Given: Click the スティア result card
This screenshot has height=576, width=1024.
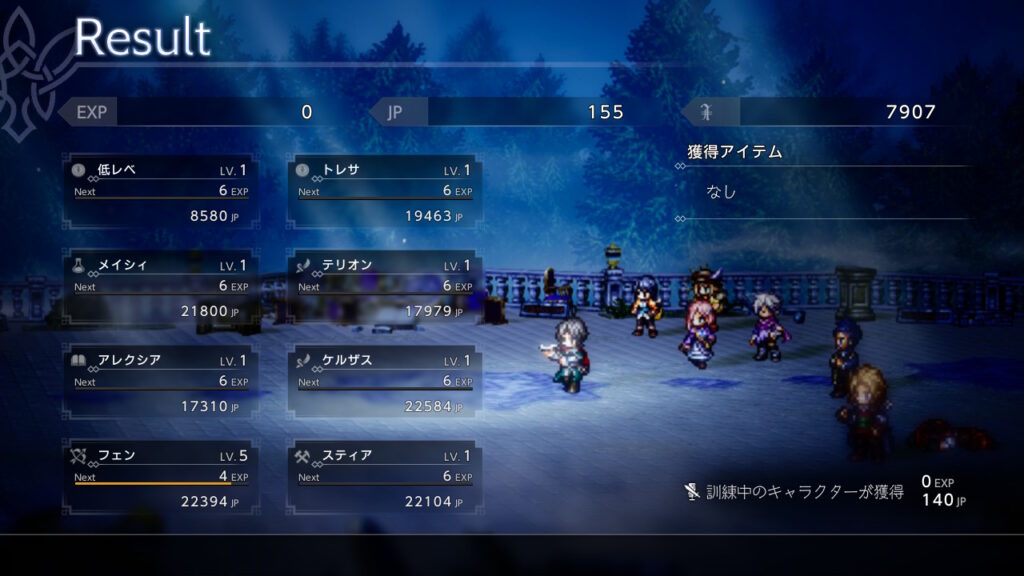Looking at the screenshot, I should click(x=384, y=478).
